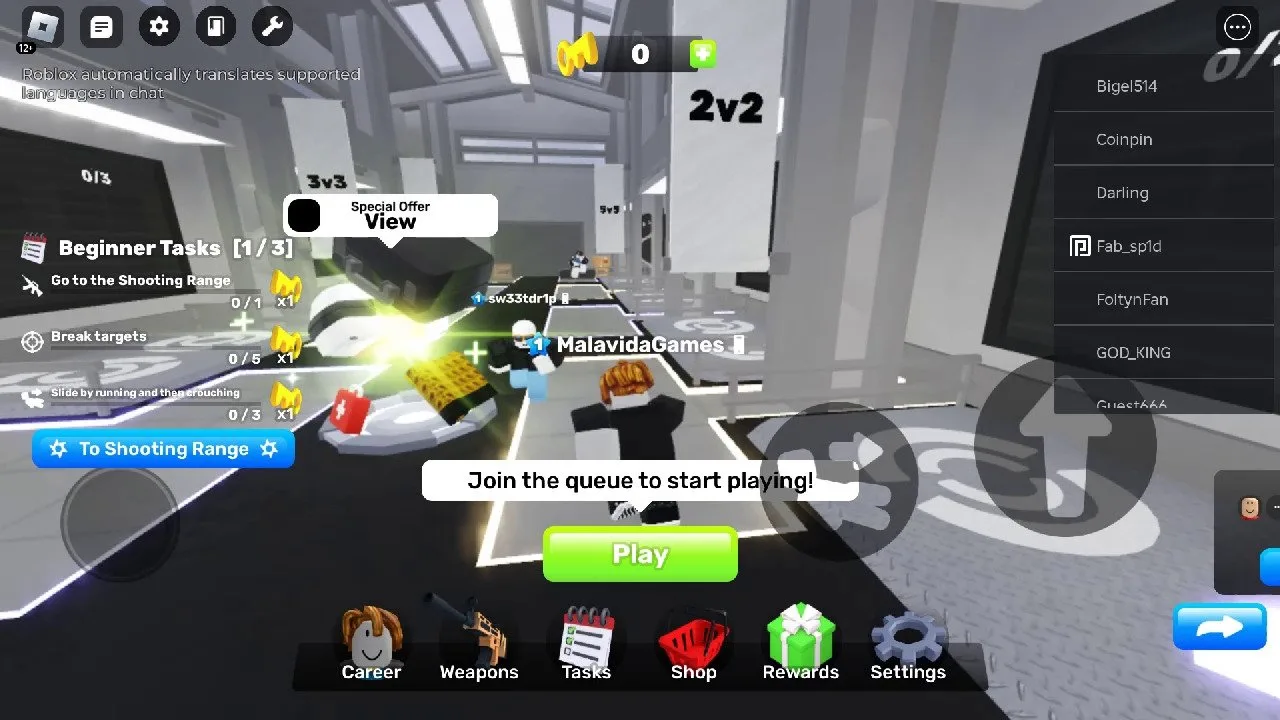Open the Shop basket icon
Viewport: 1280px width, 720px height.
click(x=692, y=640)
